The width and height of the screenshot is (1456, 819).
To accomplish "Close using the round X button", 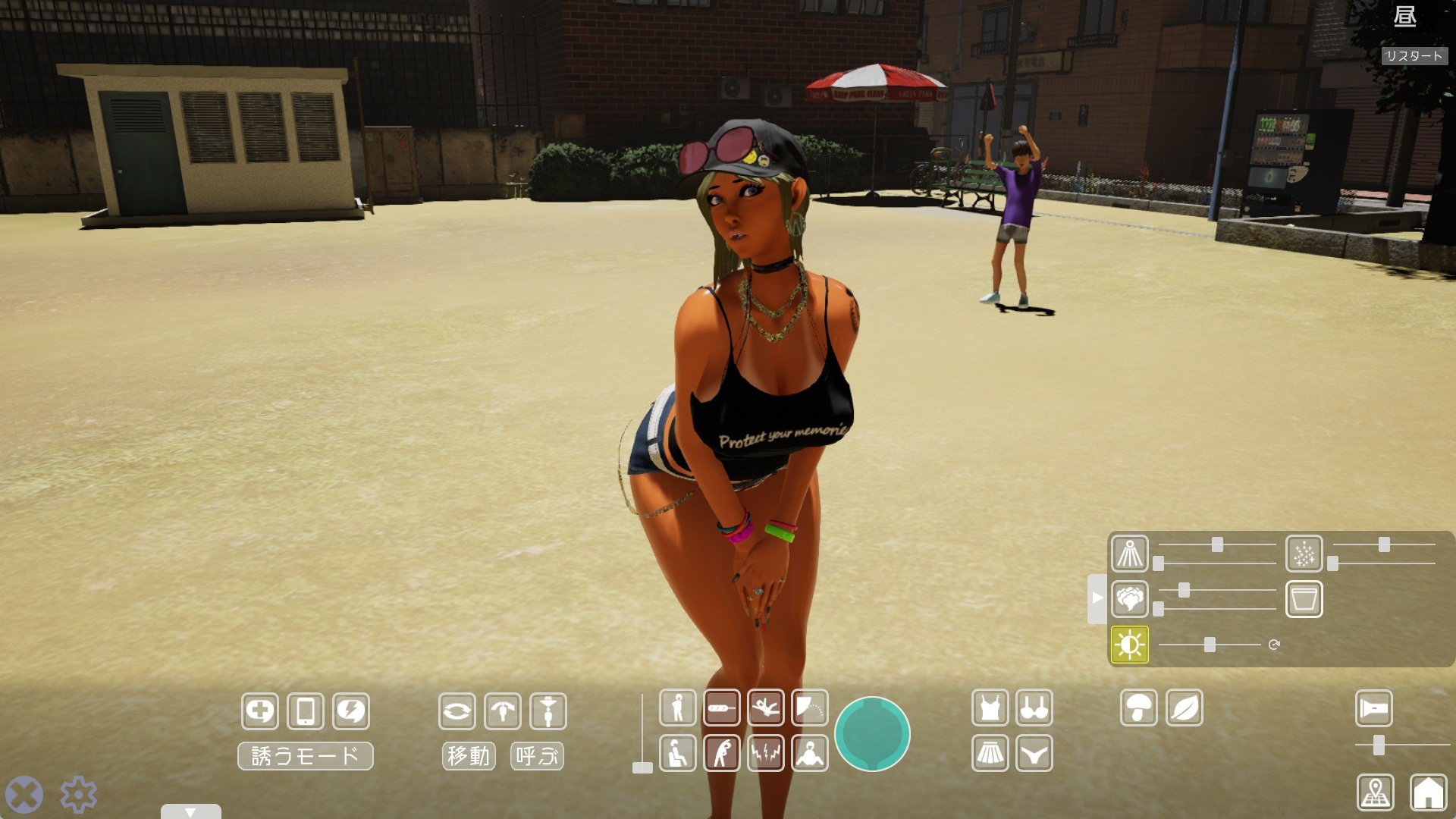I will [24, 795].
